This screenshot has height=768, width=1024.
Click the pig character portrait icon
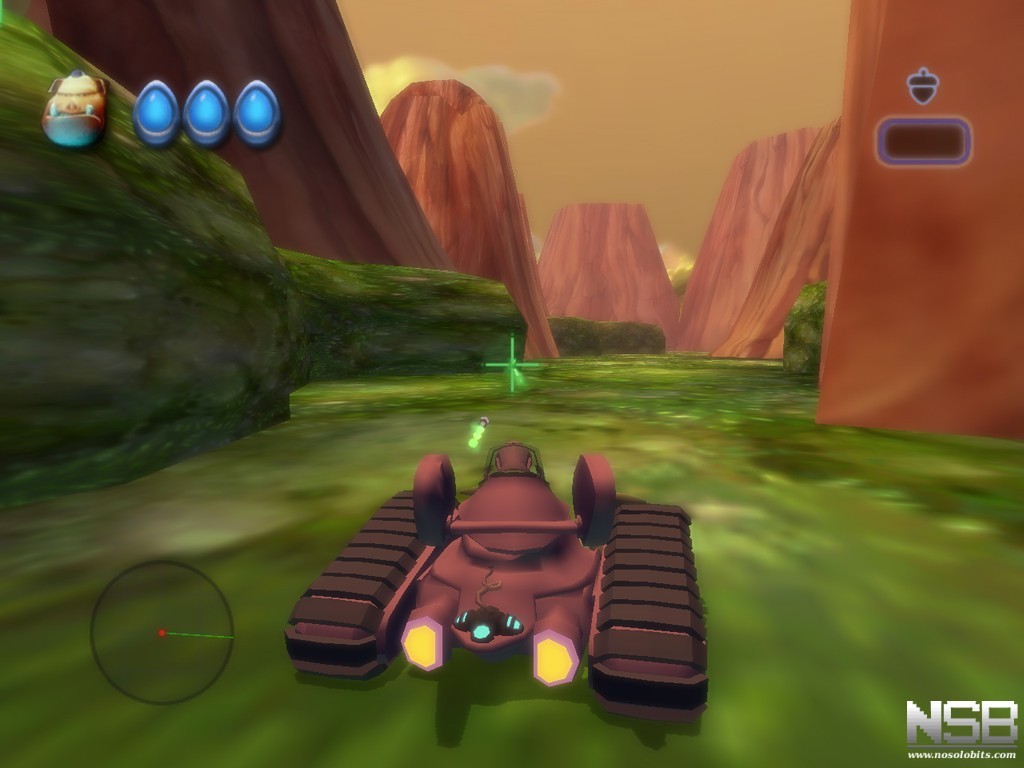tap(74, 111)
